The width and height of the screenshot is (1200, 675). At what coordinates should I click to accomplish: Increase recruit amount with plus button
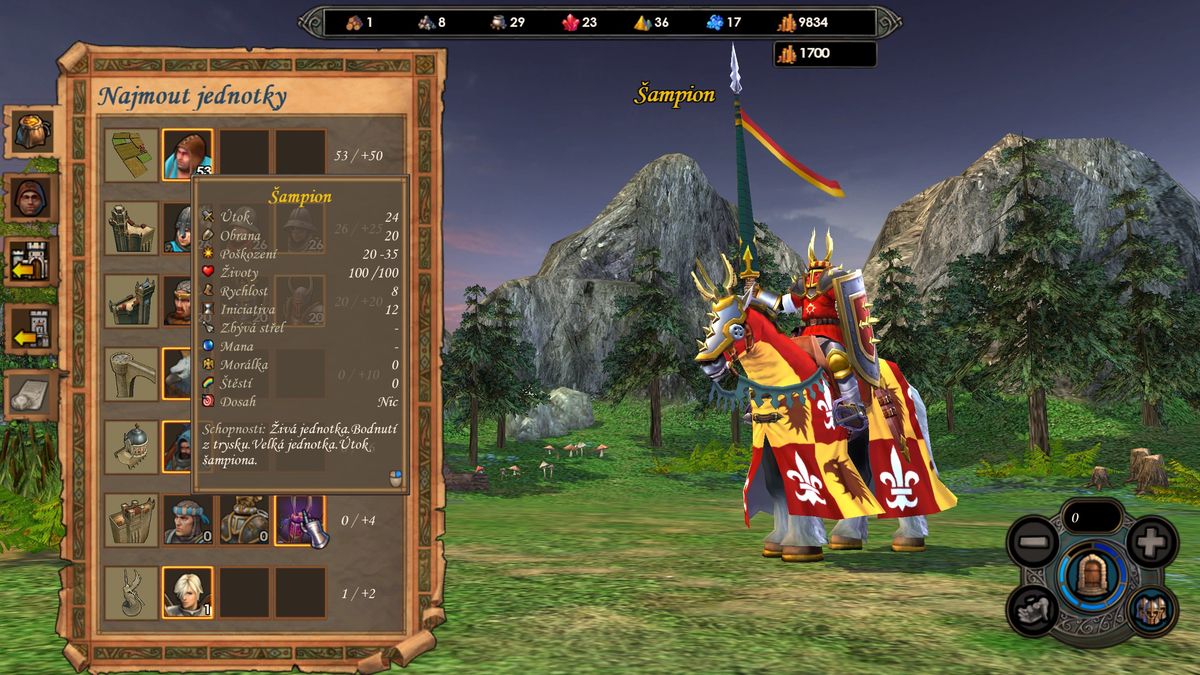point(1151,543)
